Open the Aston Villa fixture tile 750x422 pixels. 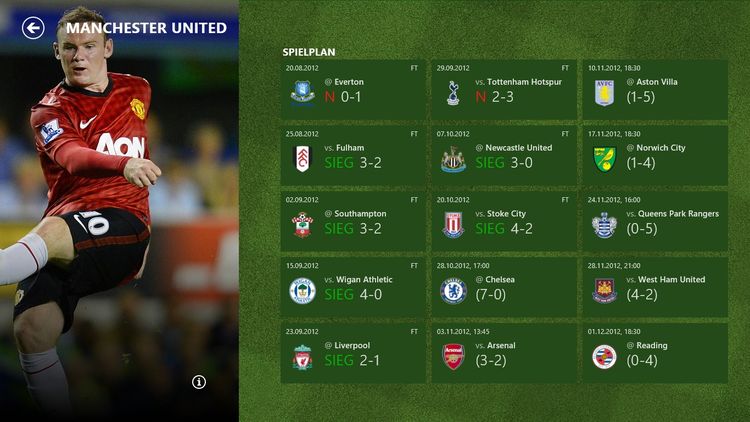[x=655, y=89]
